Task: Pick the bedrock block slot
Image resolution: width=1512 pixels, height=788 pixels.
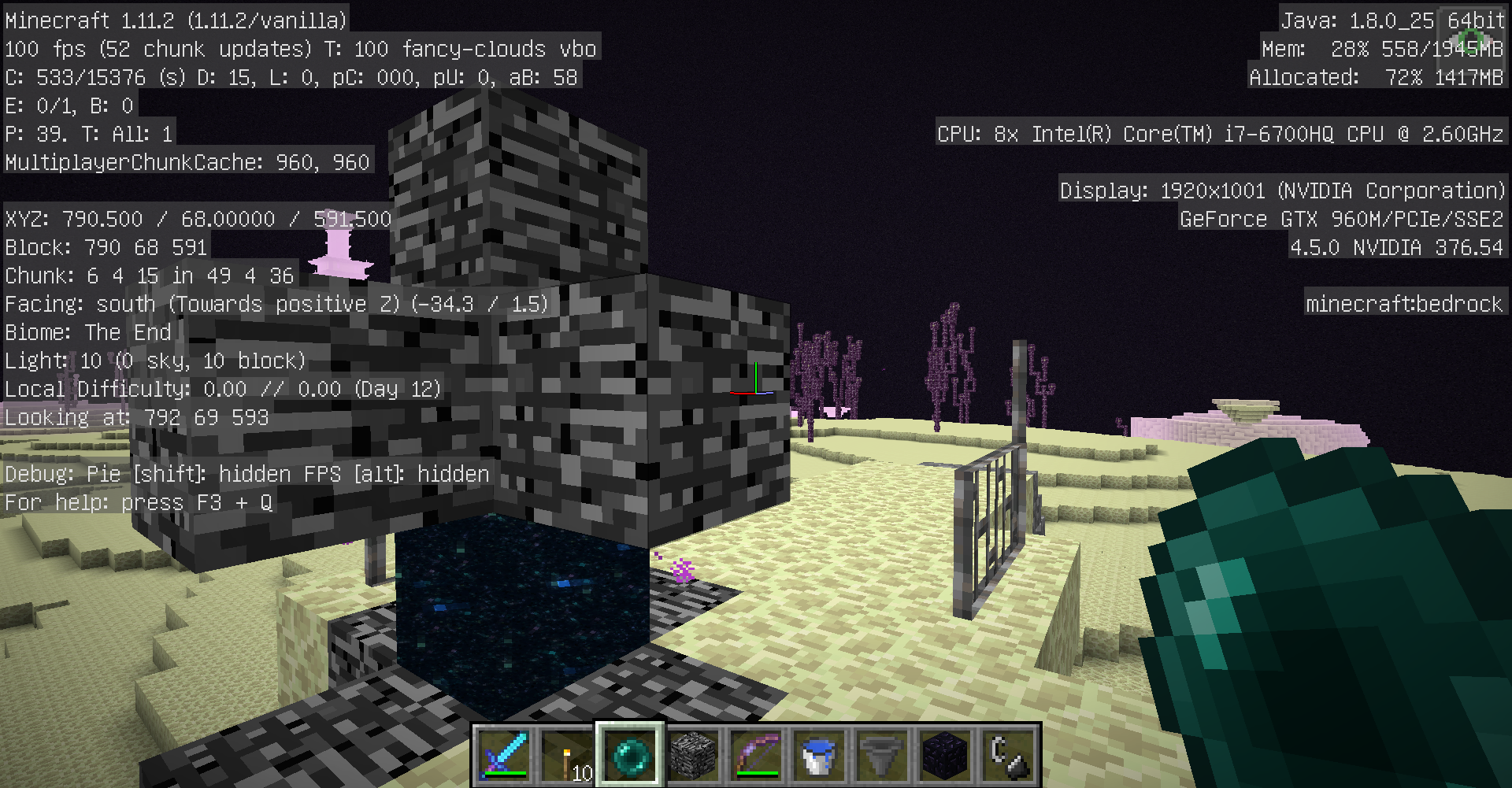Action: pyautogui.click(x=693, y=754)
